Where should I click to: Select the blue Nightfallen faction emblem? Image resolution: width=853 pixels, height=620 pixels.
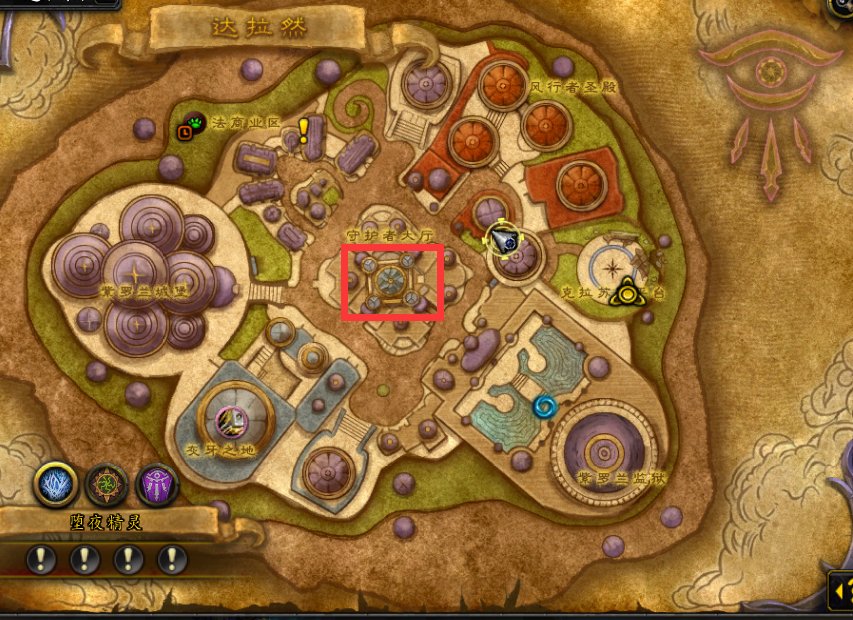[x=56, y=484]
